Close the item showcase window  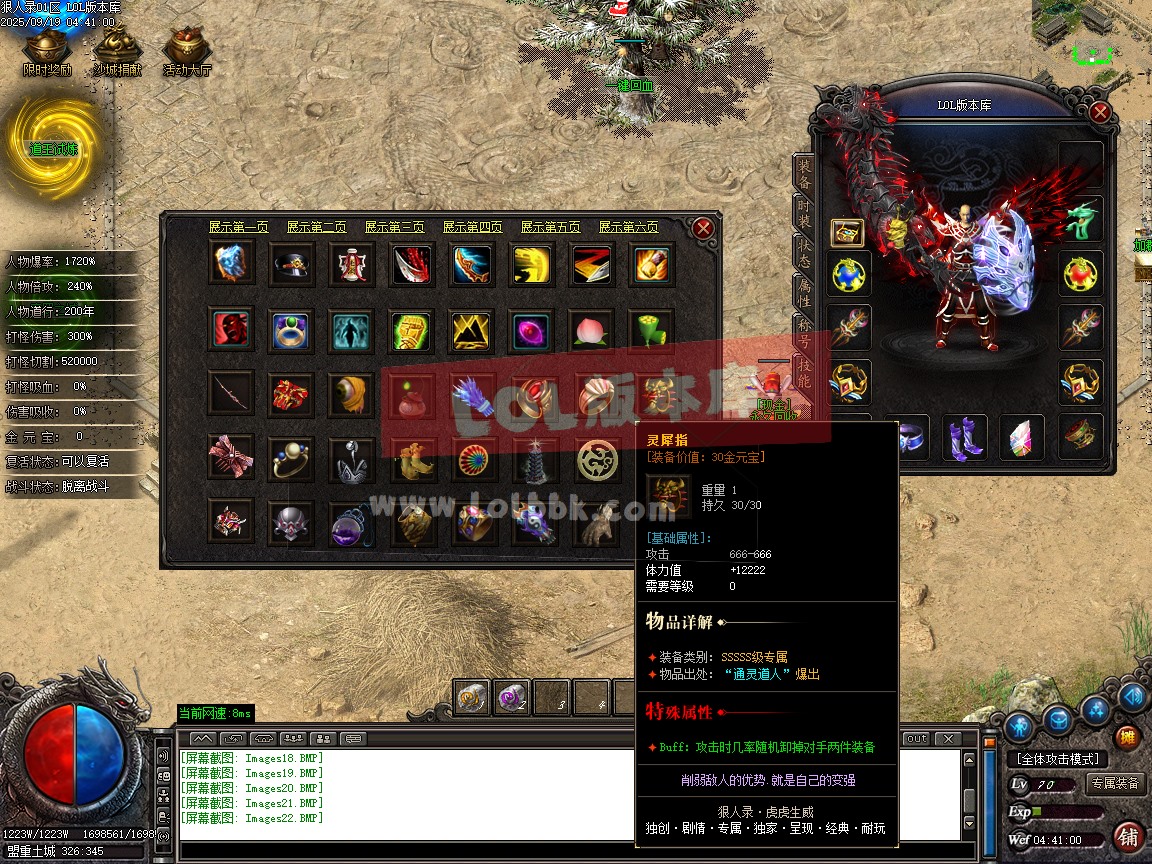click(703, 229)
